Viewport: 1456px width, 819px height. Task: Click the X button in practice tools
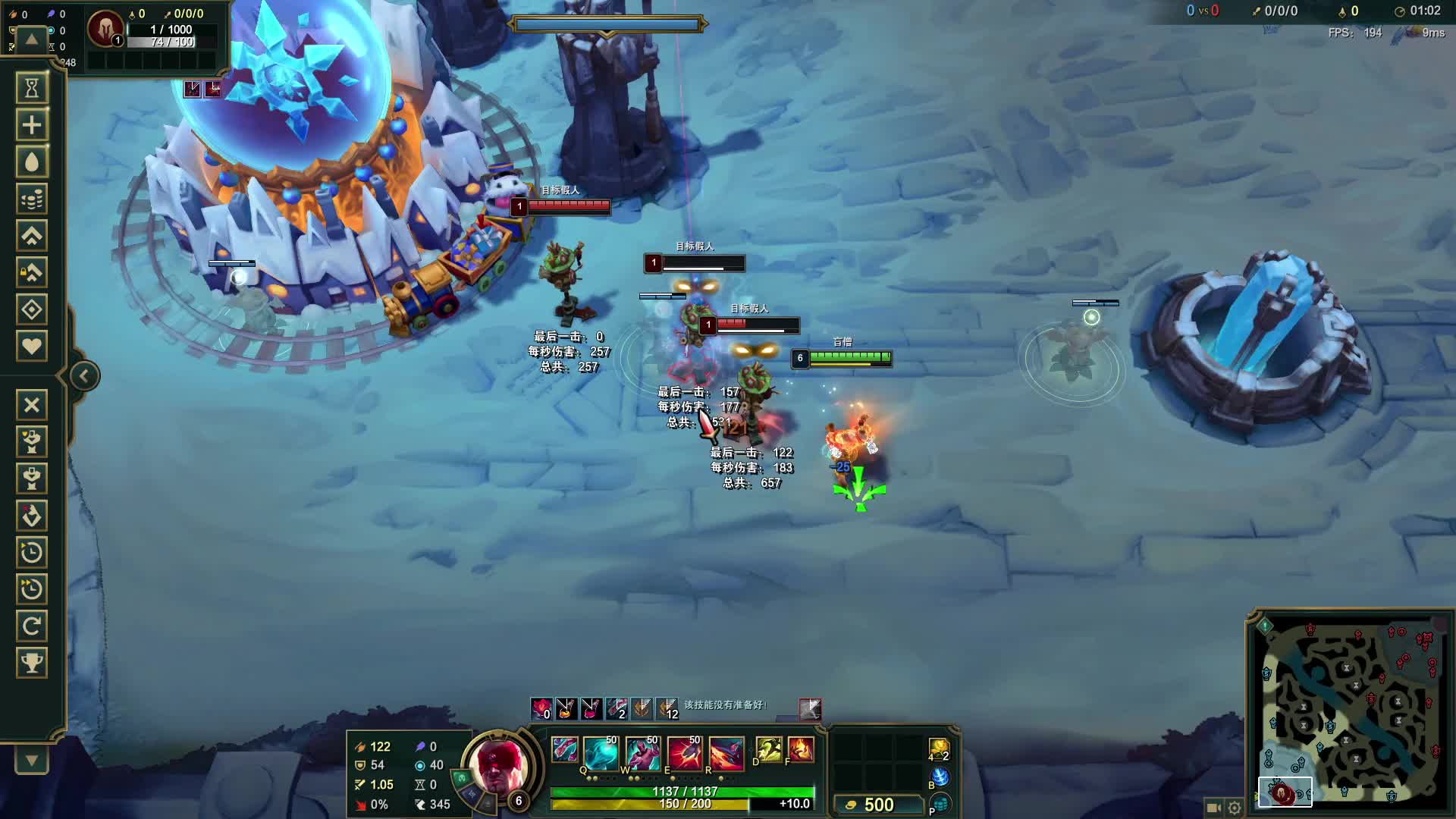[x=32, y=405]
